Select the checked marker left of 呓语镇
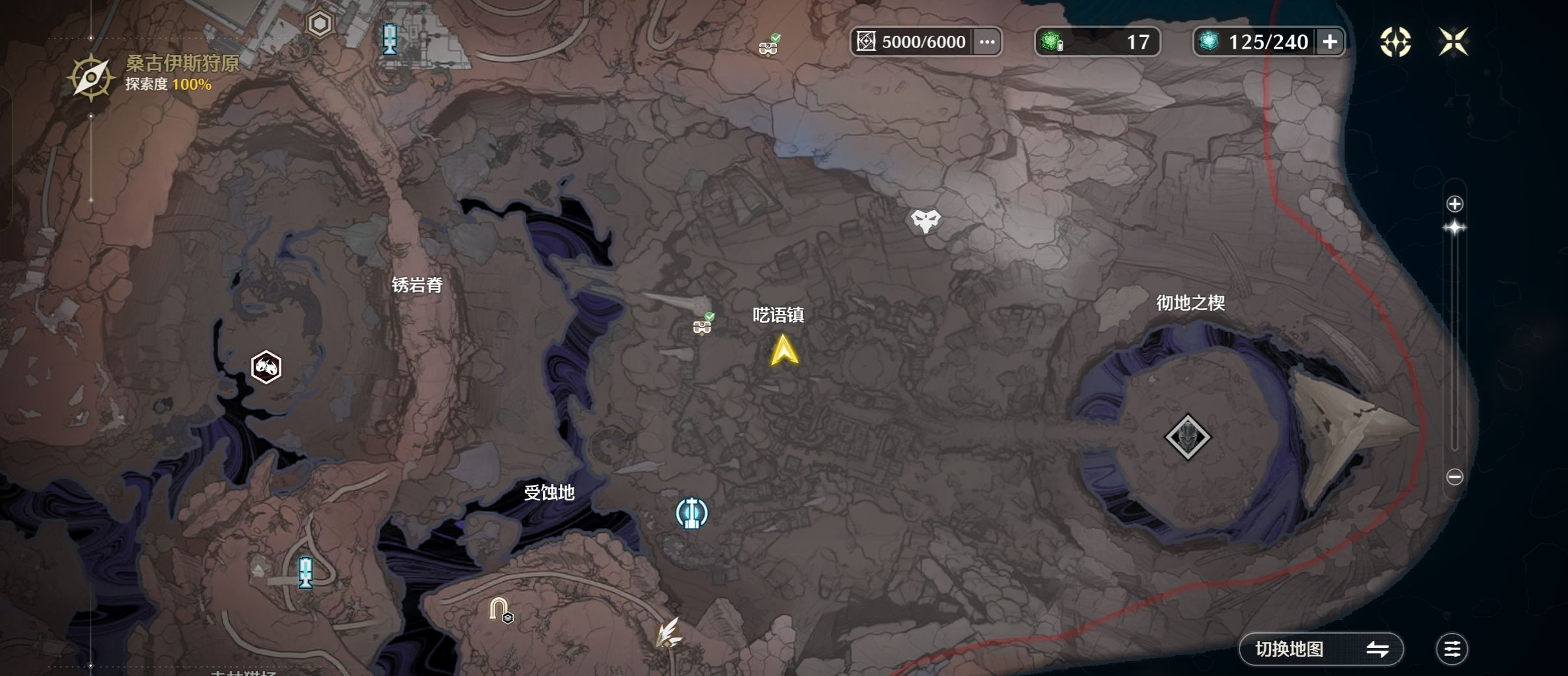Viewport: 1568px width, 676px height. 702,324
